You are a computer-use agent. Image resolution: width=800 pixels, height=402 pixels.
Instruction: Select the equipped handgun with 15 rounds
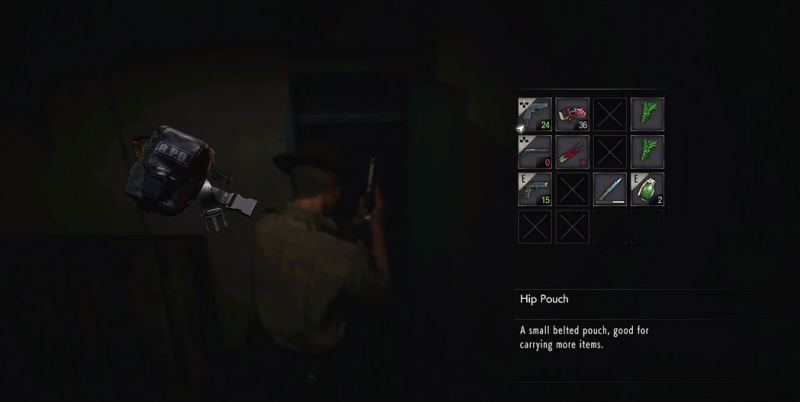click(535, 188)
